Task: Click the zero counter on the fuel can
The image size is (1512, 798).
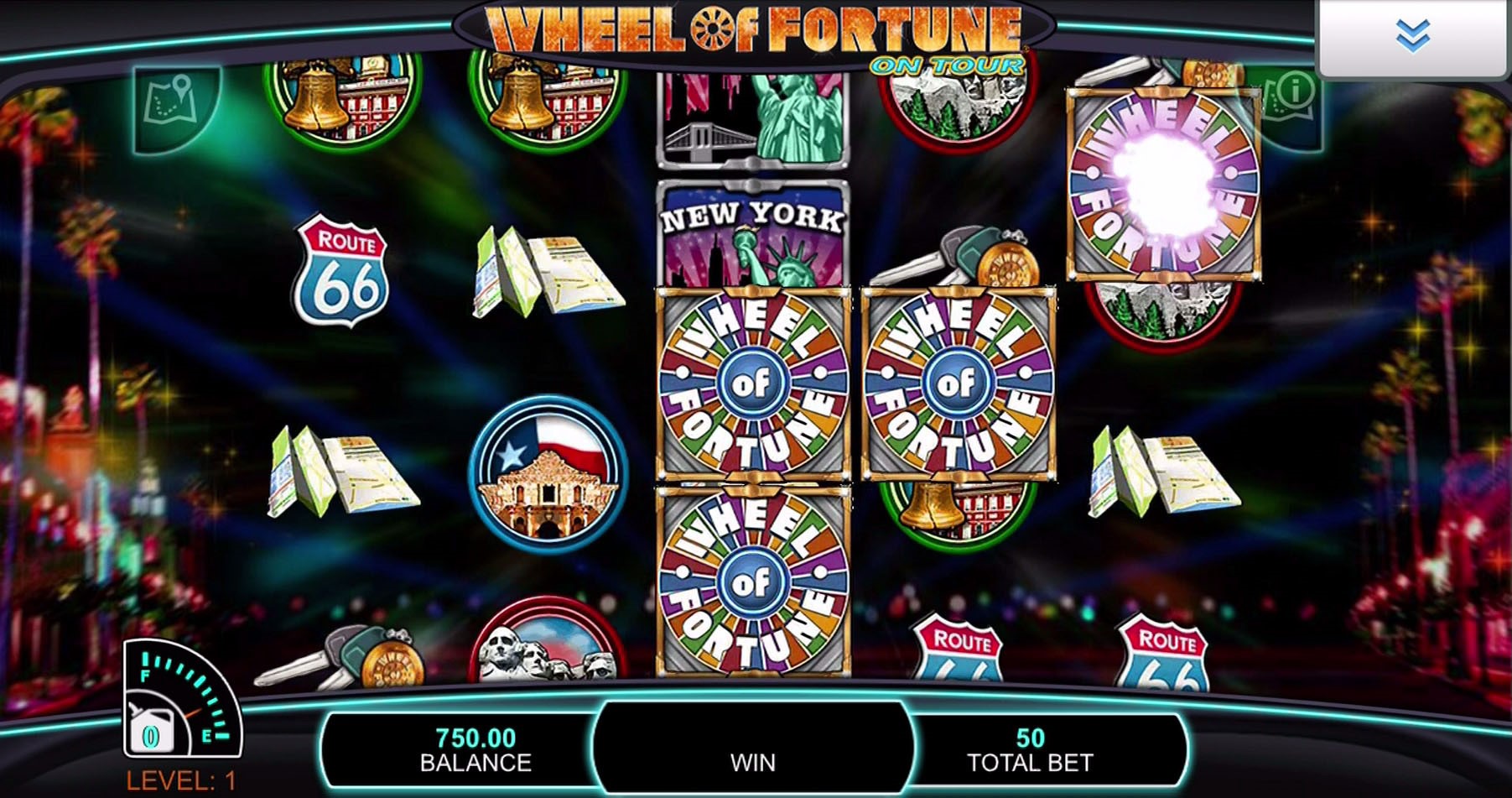Action: pos(151,734)
